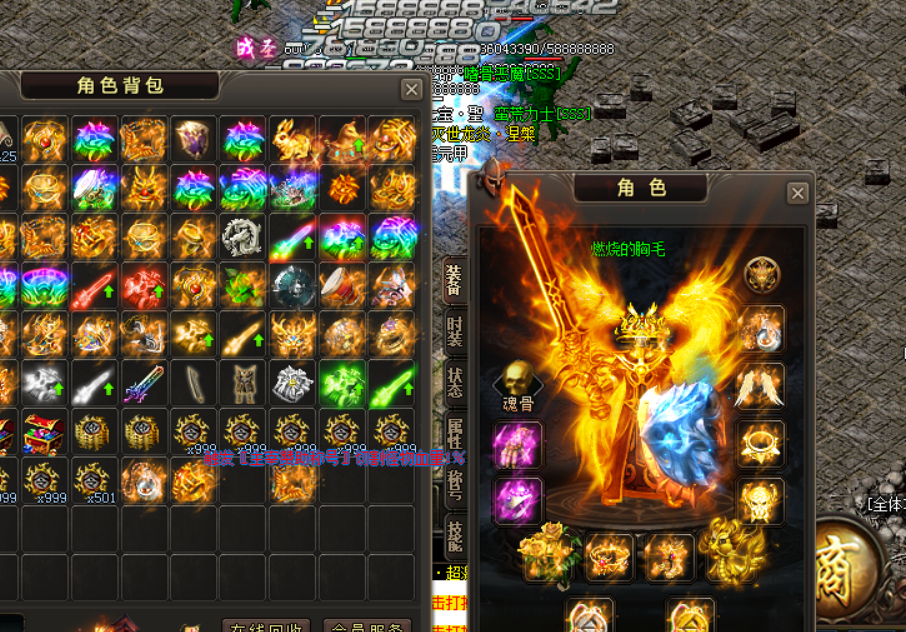Viewport: 906px width, 632px height.
Task: Choose the drum item in the backpack
Action: tap(341, 287)
